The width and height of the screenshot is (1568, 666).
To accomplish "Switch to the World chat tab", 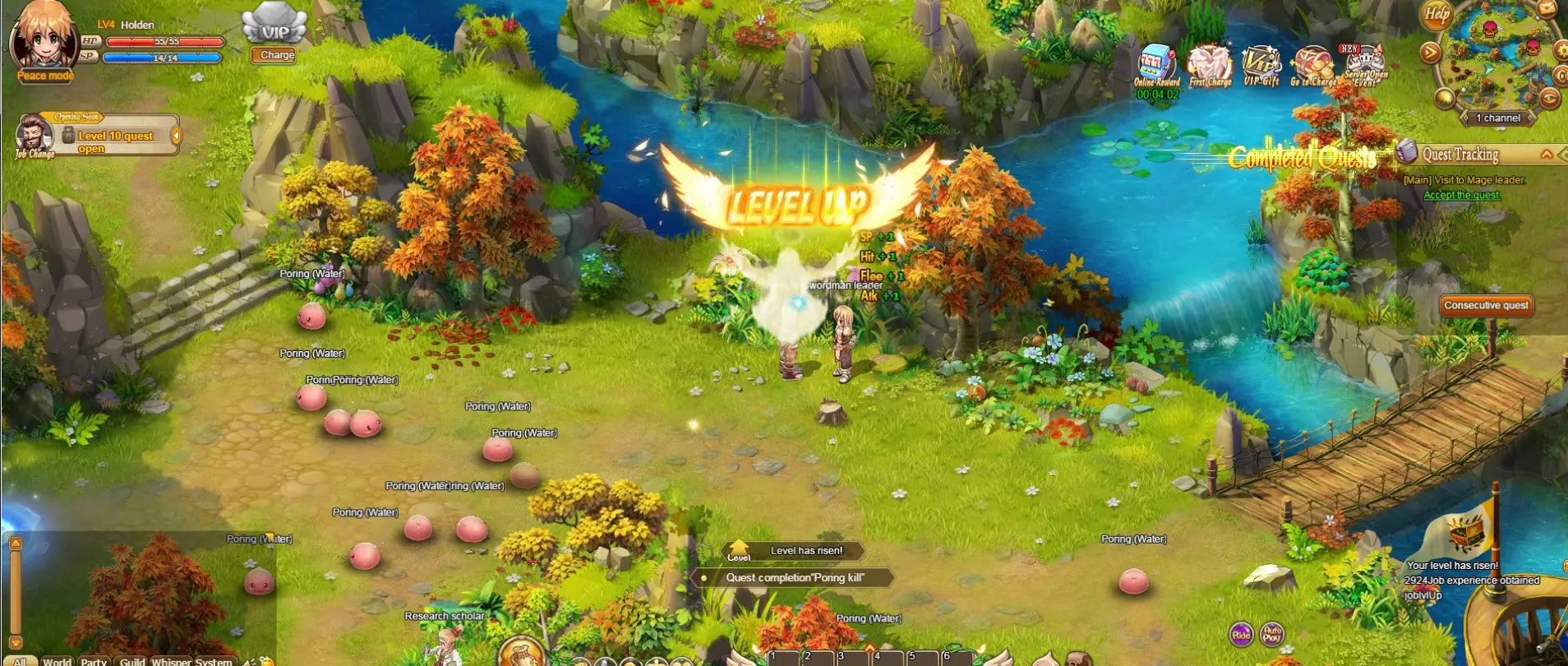I will (57, 661).
